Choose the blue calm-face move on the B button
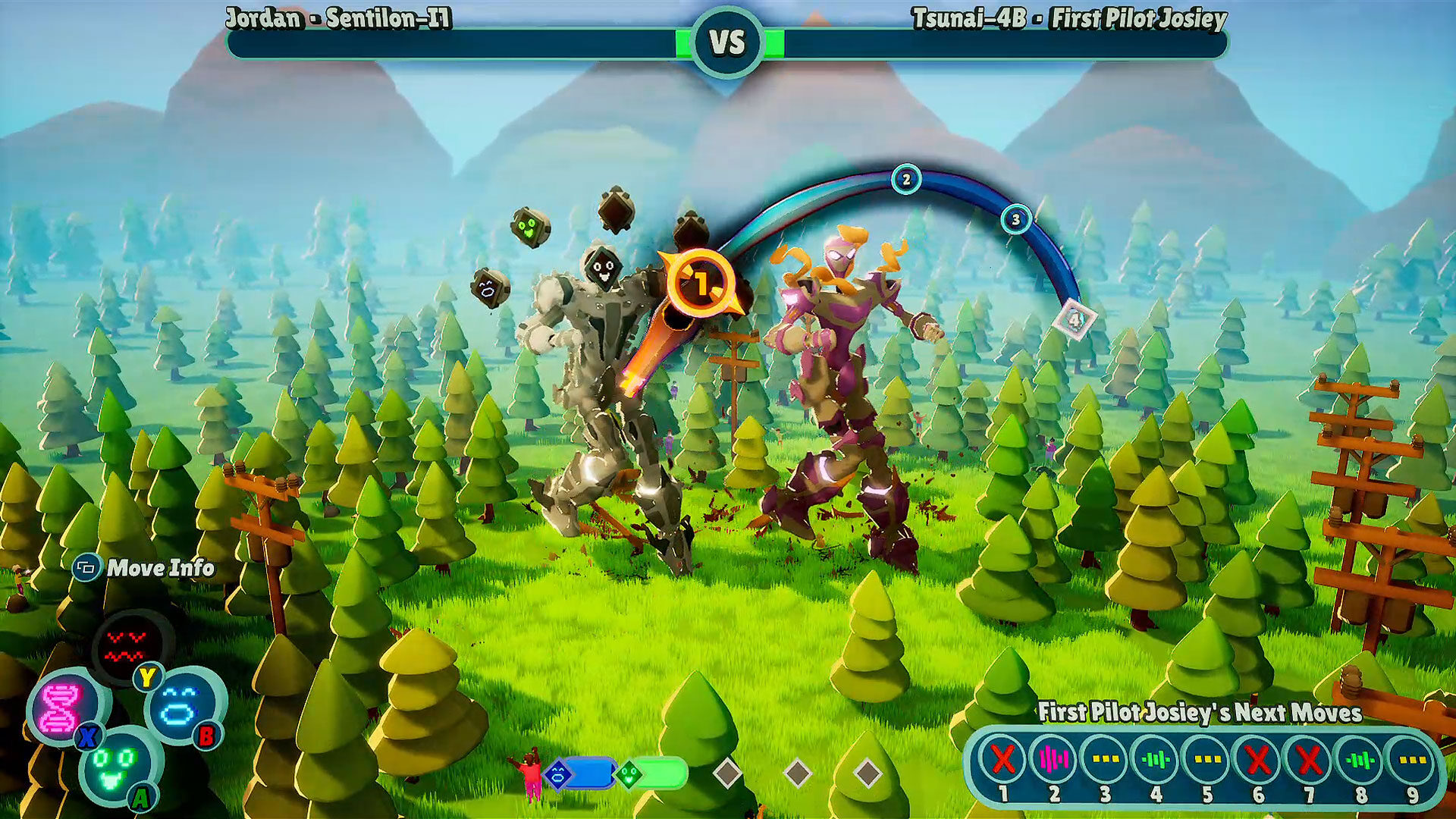The height and width of the screenshot is (819, 1456). 183,706
